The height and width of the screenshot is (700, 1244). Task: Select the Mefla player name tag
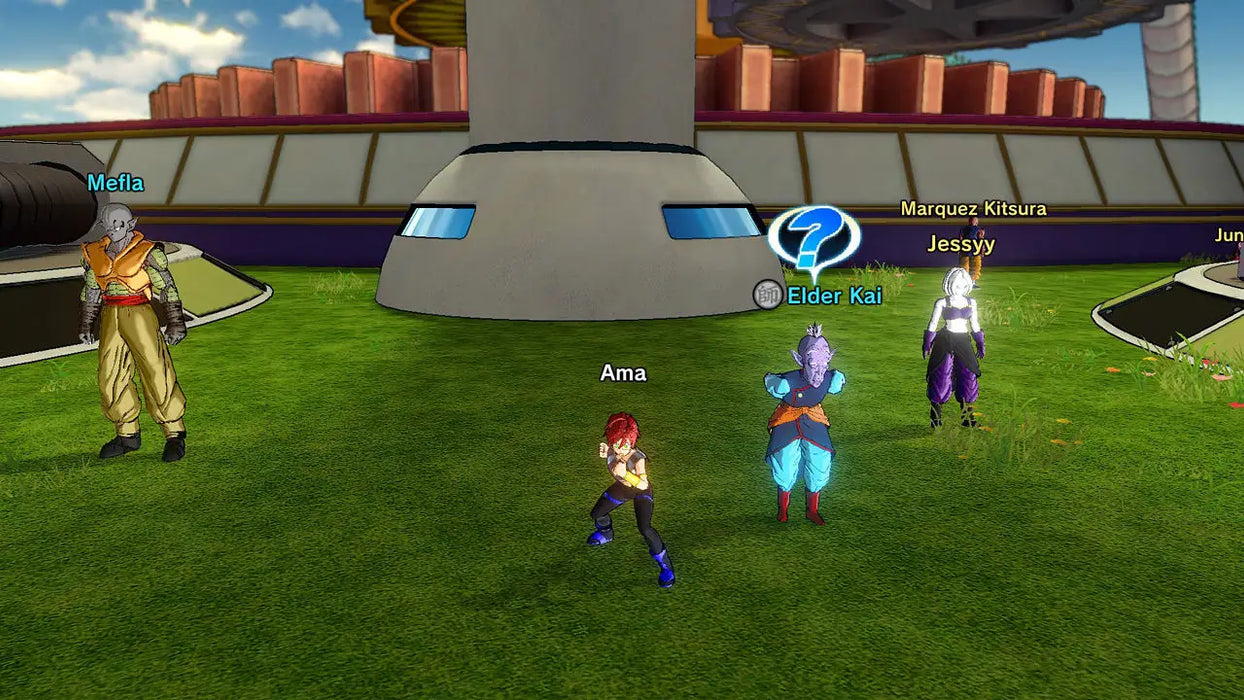[x=115, y=183]
